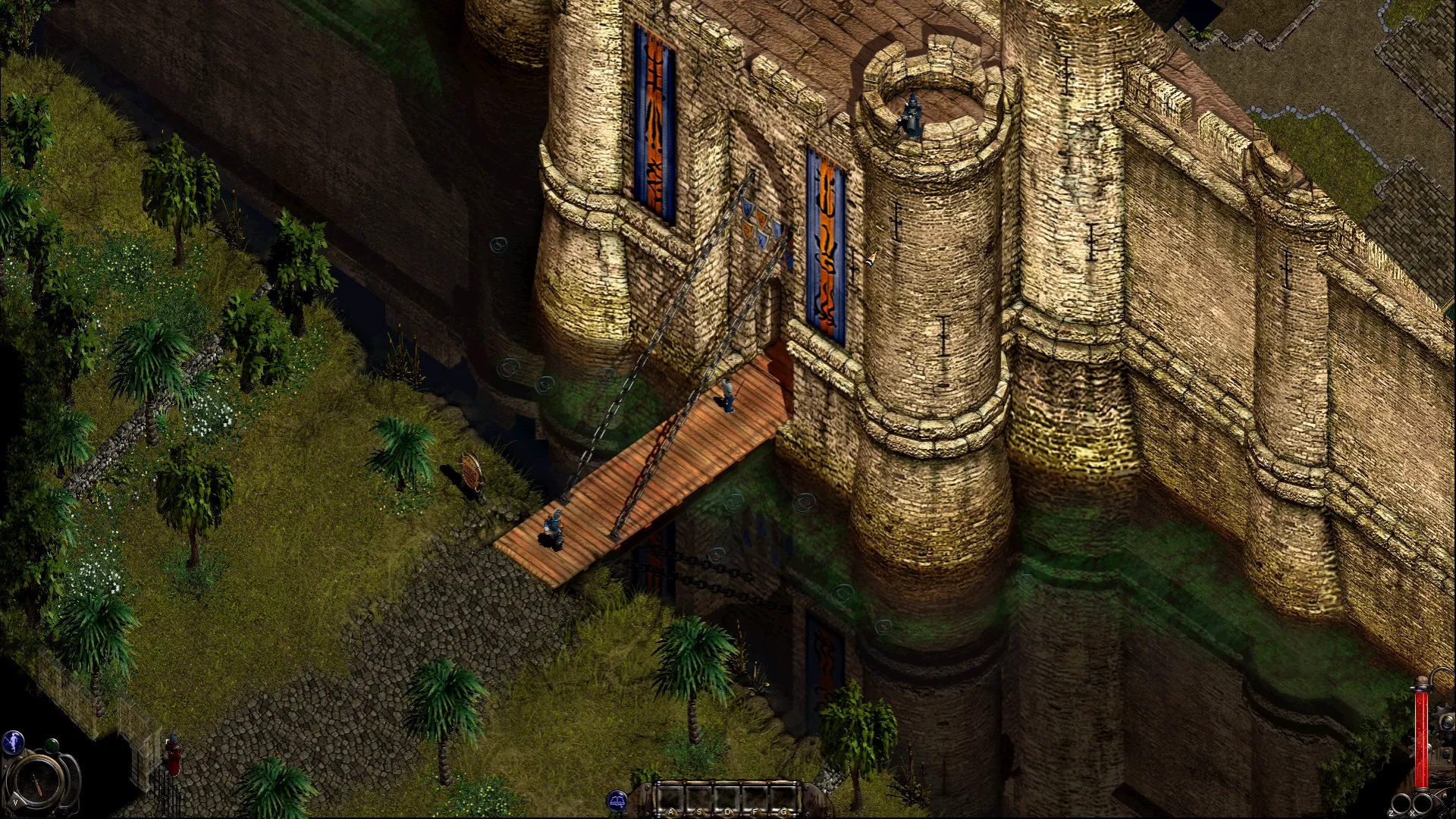This screenshot has width=1456, height=819.
Task: Click the sword compass needle on the minimap
Action: point(37,786)
